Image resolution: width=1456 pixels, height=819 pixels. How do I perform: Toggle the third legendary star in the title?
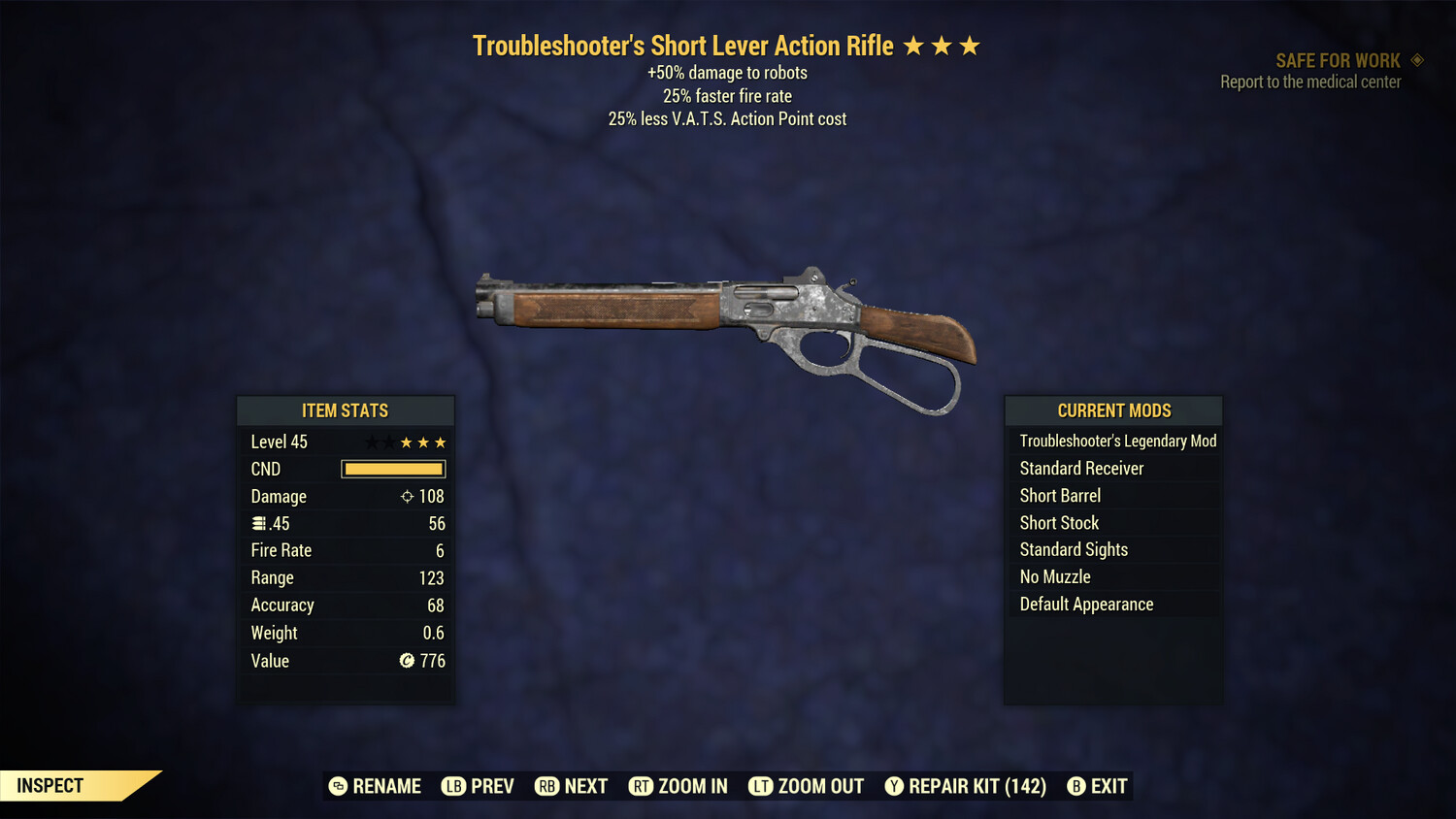click(971, 44)
